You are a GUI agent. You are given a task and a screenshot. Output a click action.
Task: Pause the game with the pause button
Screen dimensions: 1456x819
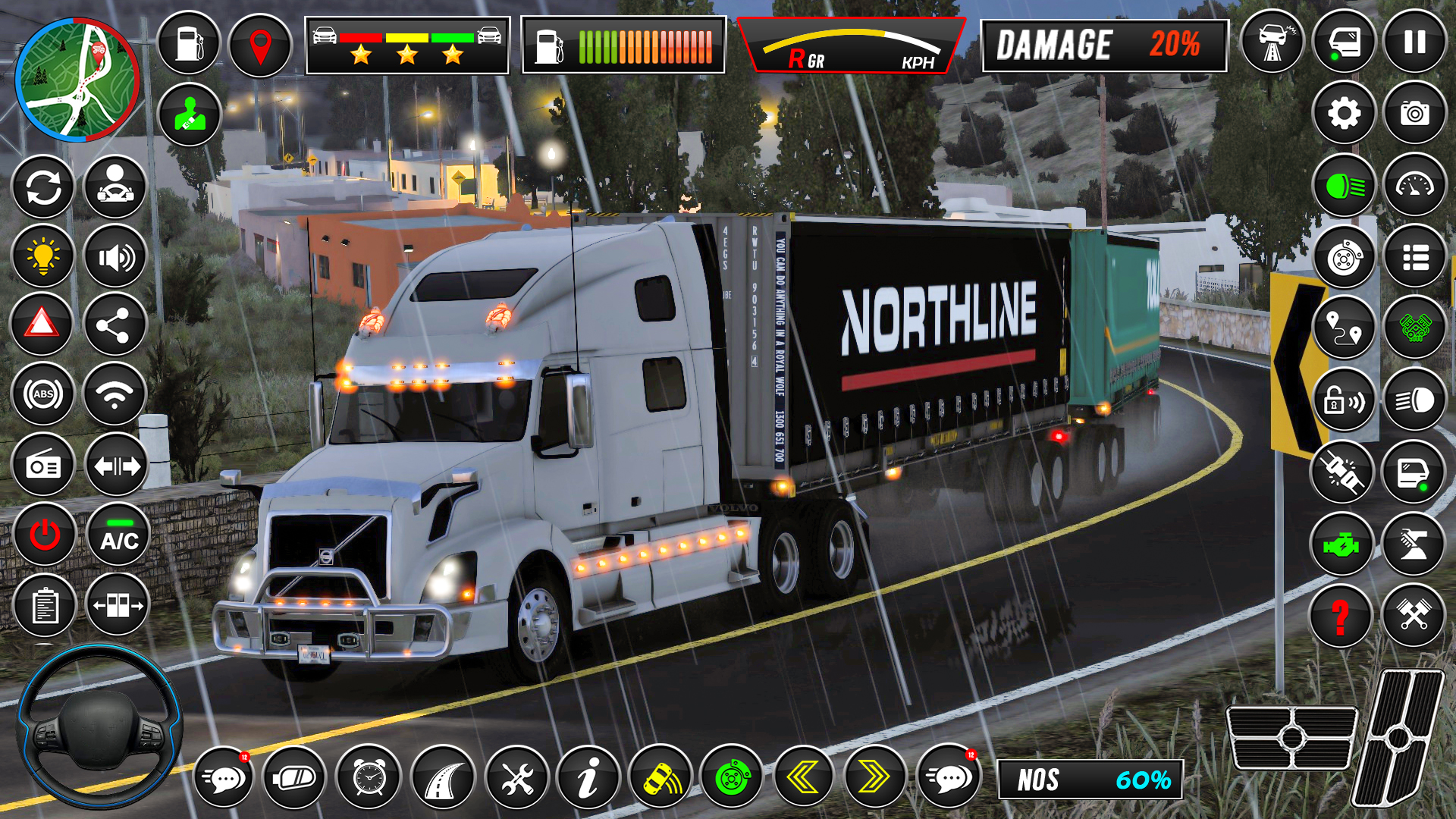(x=1414, y=42)
